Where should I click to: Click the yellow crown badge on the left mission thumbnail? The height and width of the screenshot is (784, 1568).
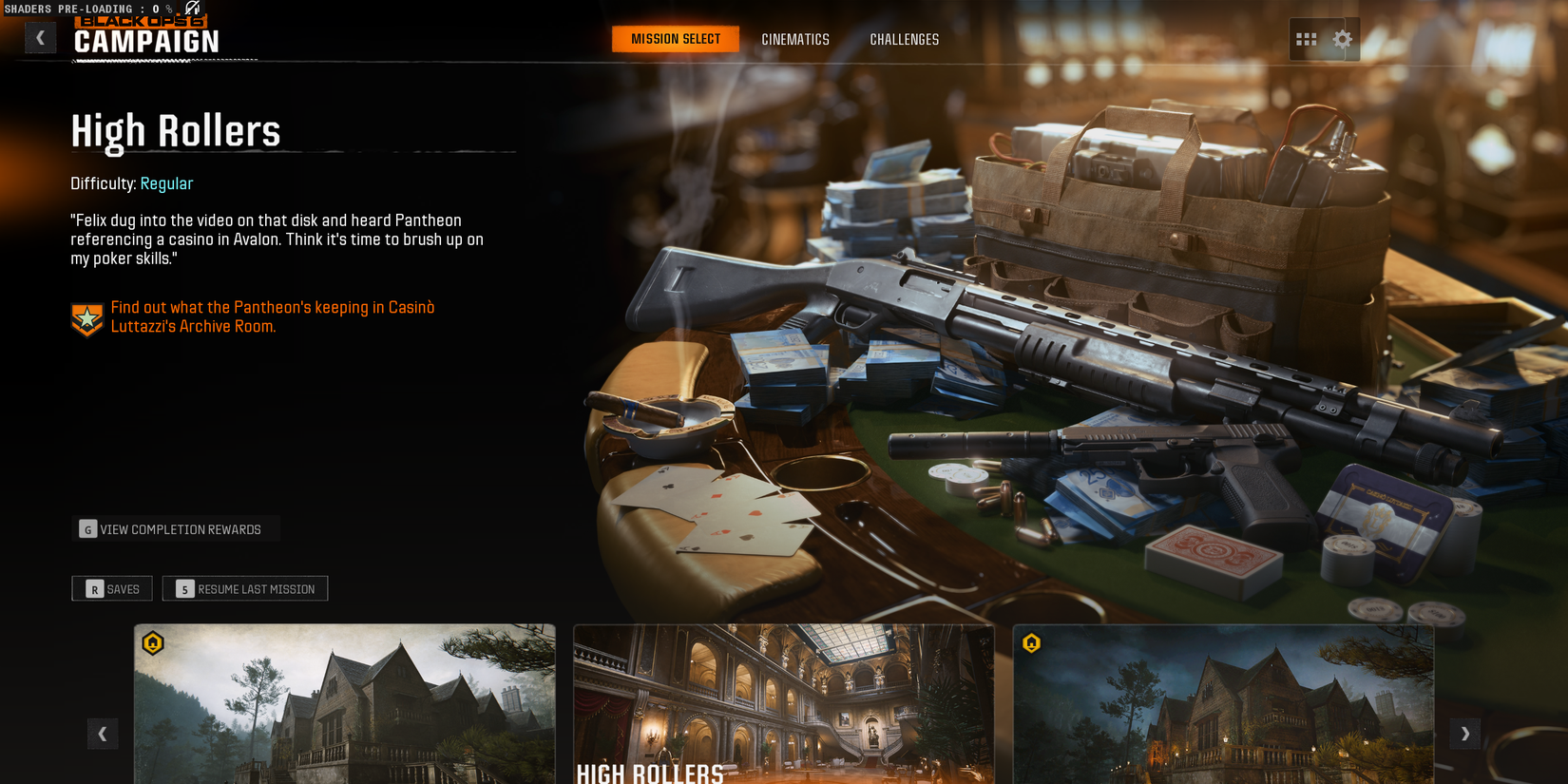[155, 643]
